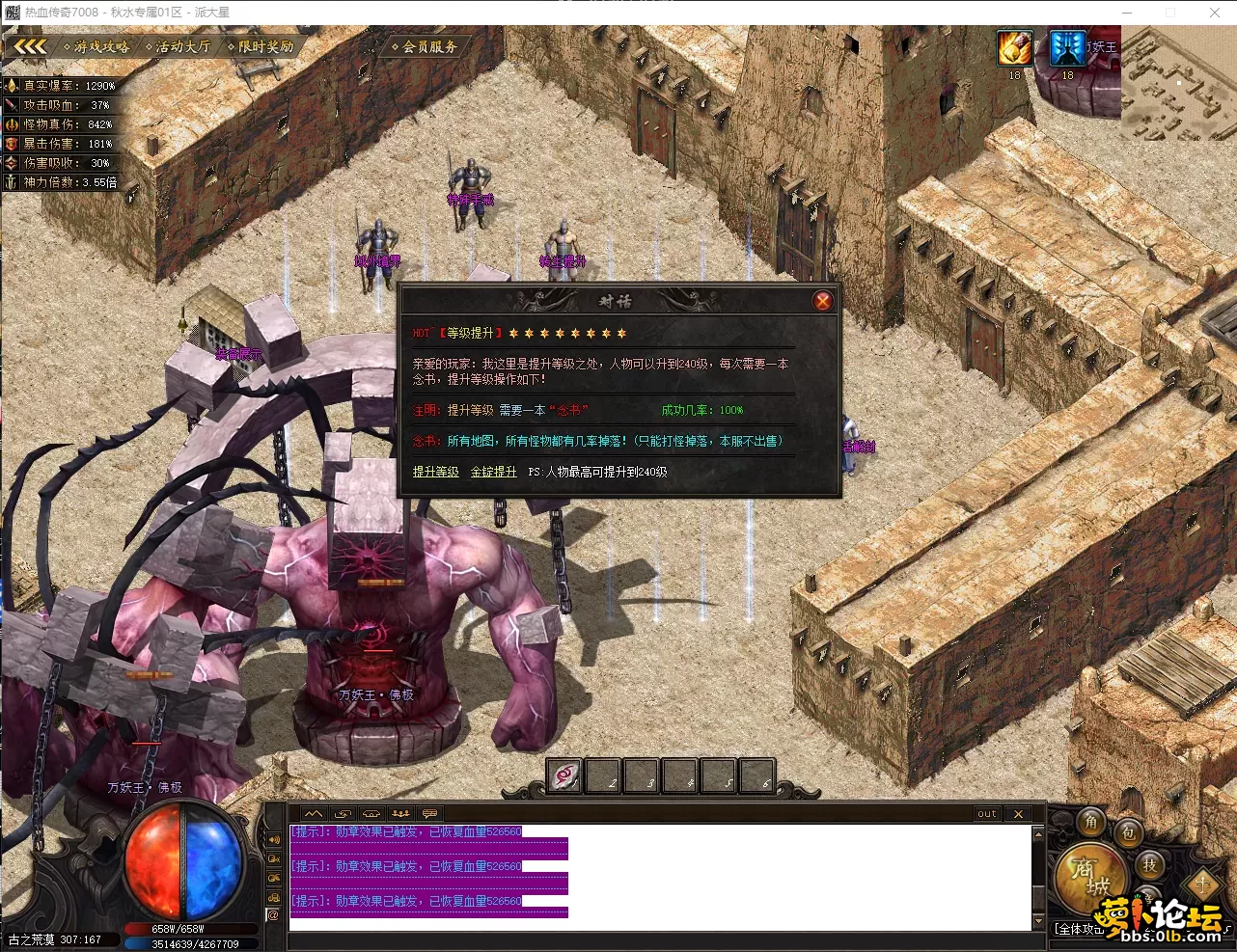
Task: Click the orange fist buff icon
Action: click(x=1014, y=48)
